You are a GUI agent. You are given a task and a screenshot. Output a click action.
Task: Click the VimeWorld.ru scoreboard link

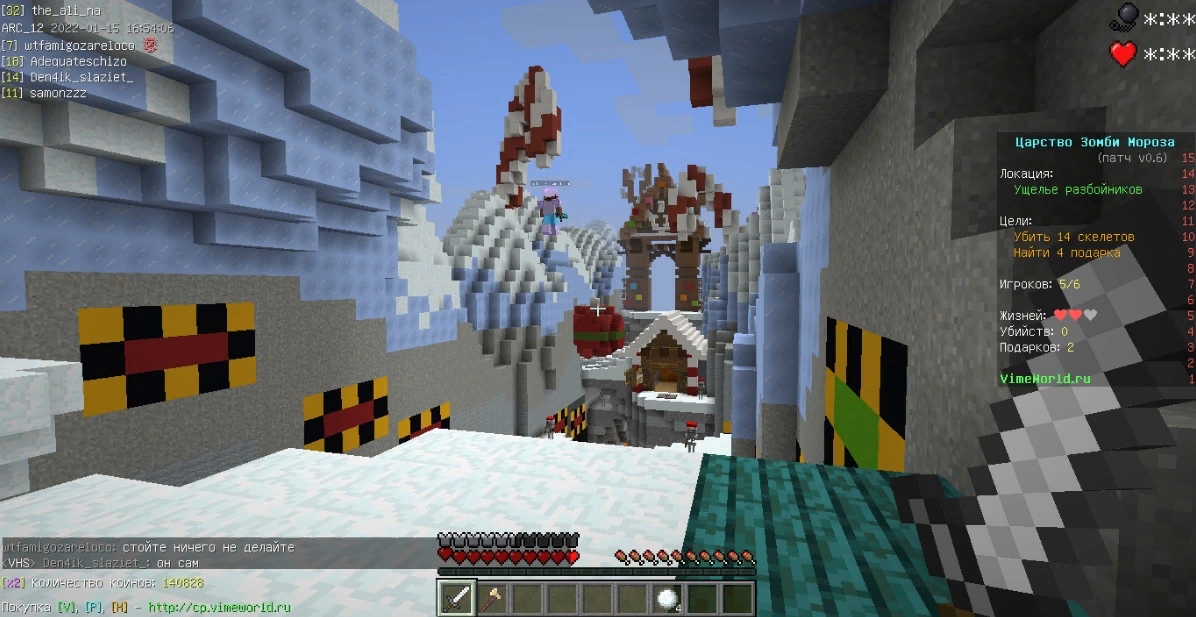click(x=1045, y=379)
